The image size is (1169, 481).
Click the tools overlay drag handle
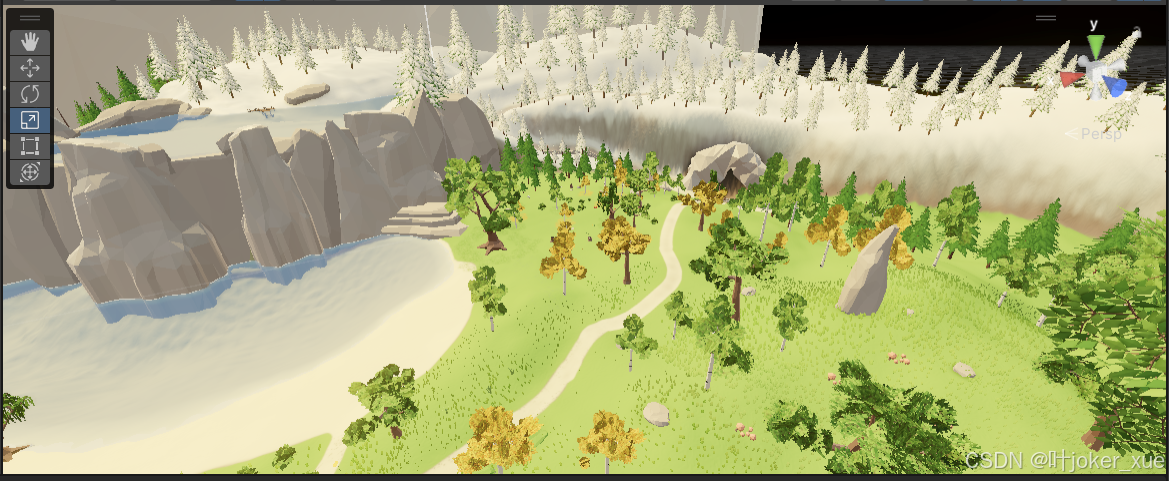click(30, 18)
